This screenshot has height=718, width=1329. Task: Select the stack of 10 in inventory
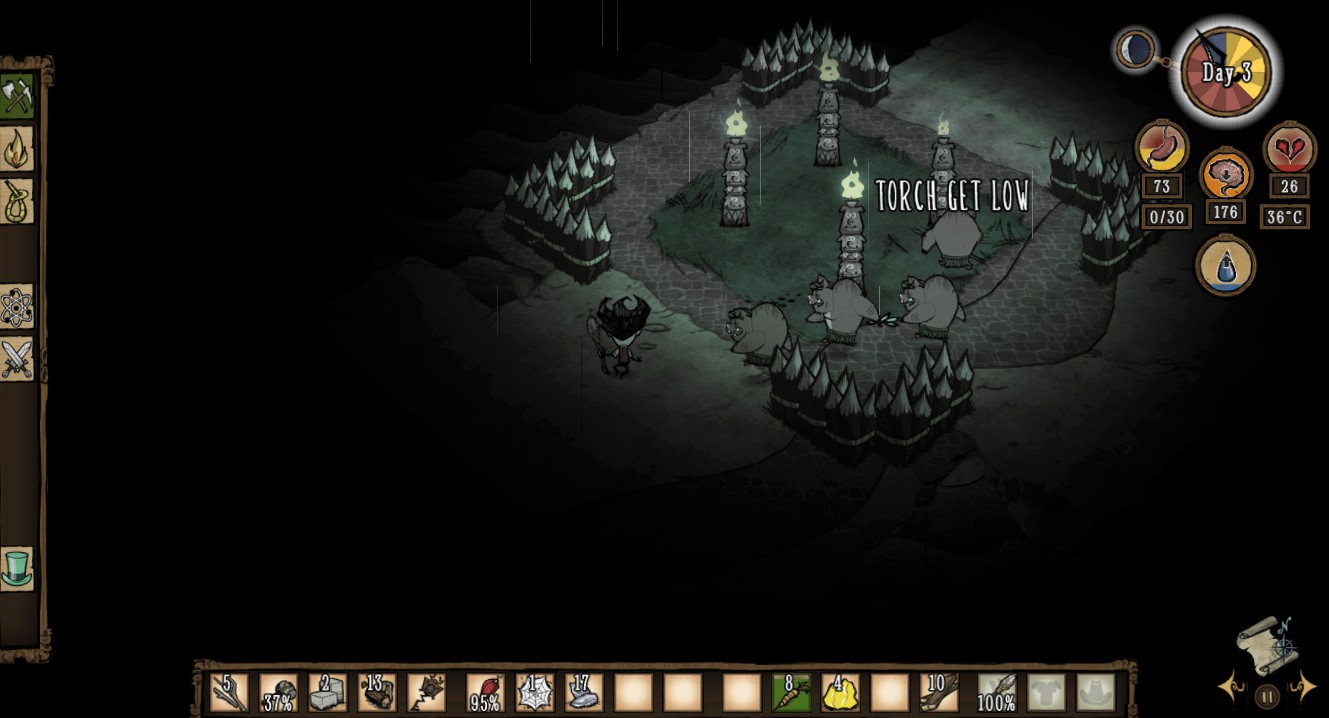[939, 692]
